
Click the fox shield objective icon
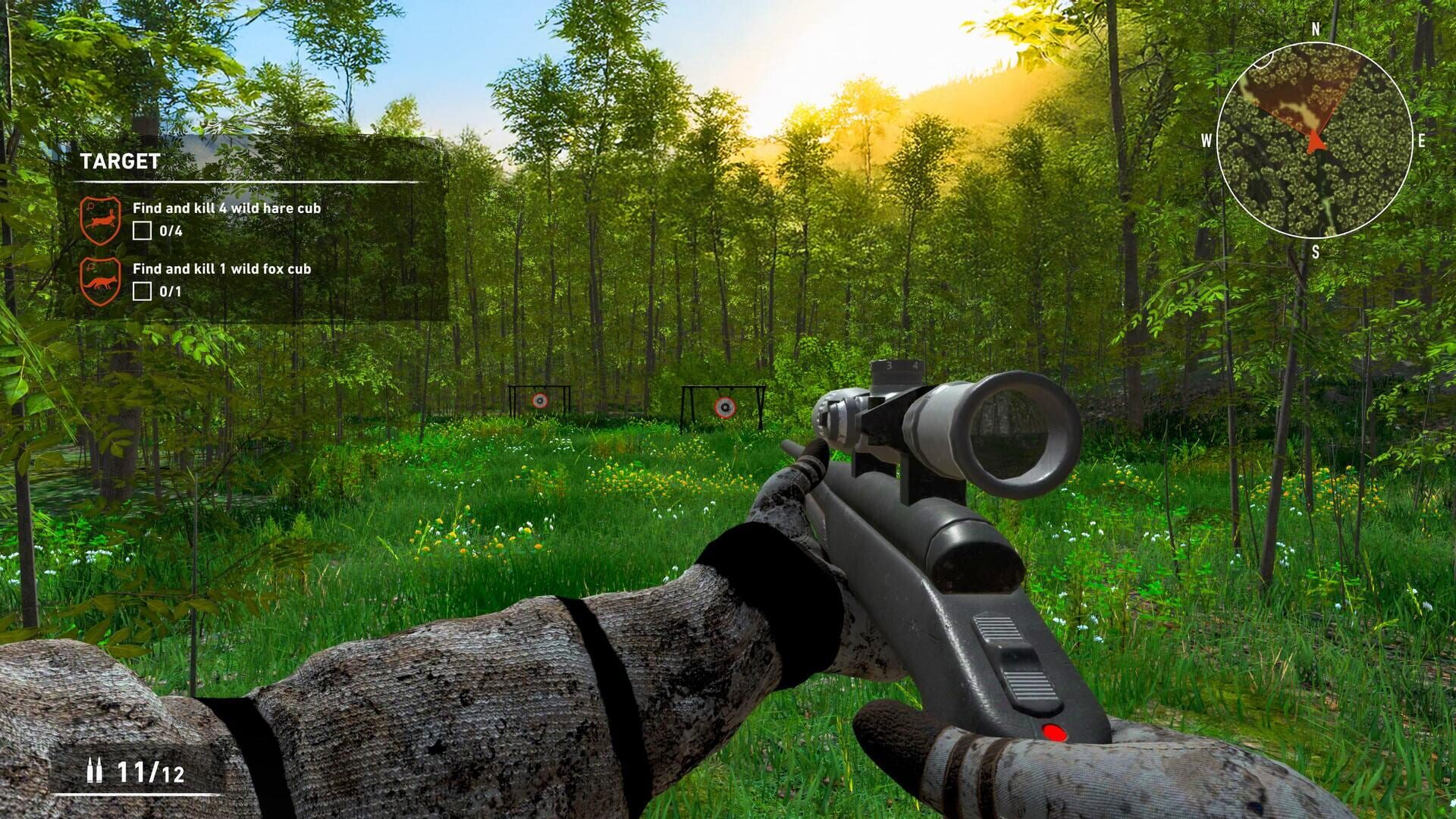[x=102, y=280]
